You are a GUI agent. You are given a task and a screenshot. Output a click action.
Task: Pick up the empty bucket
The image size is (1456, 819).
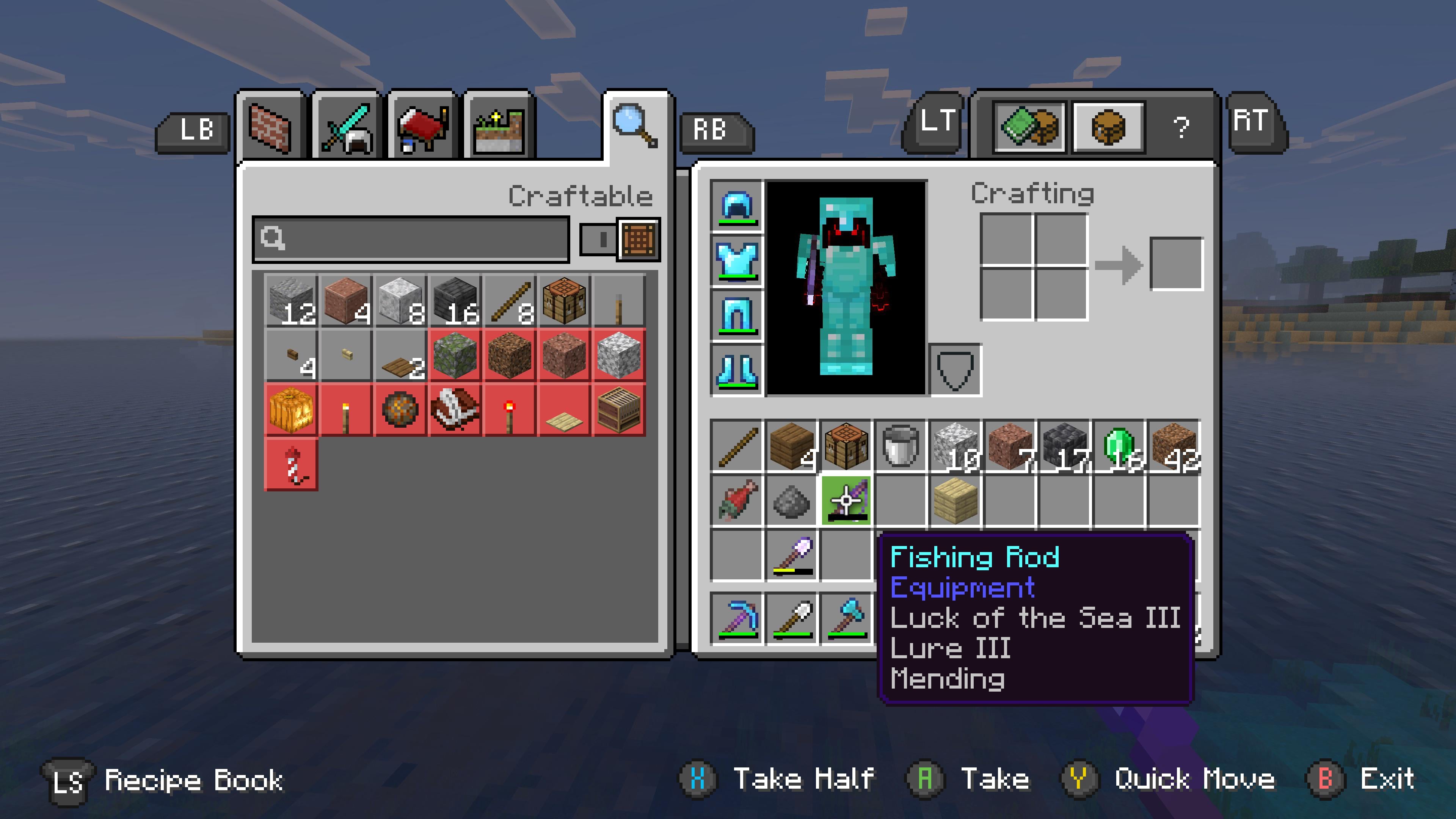900,447
